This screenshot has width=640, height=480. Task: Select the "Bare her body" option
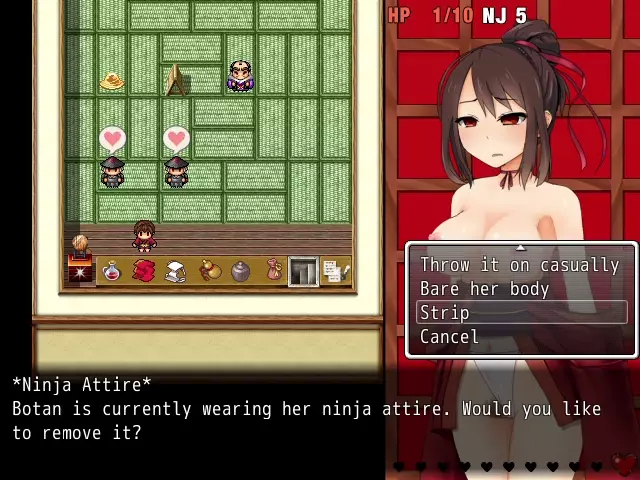click(x=484, y=289)
